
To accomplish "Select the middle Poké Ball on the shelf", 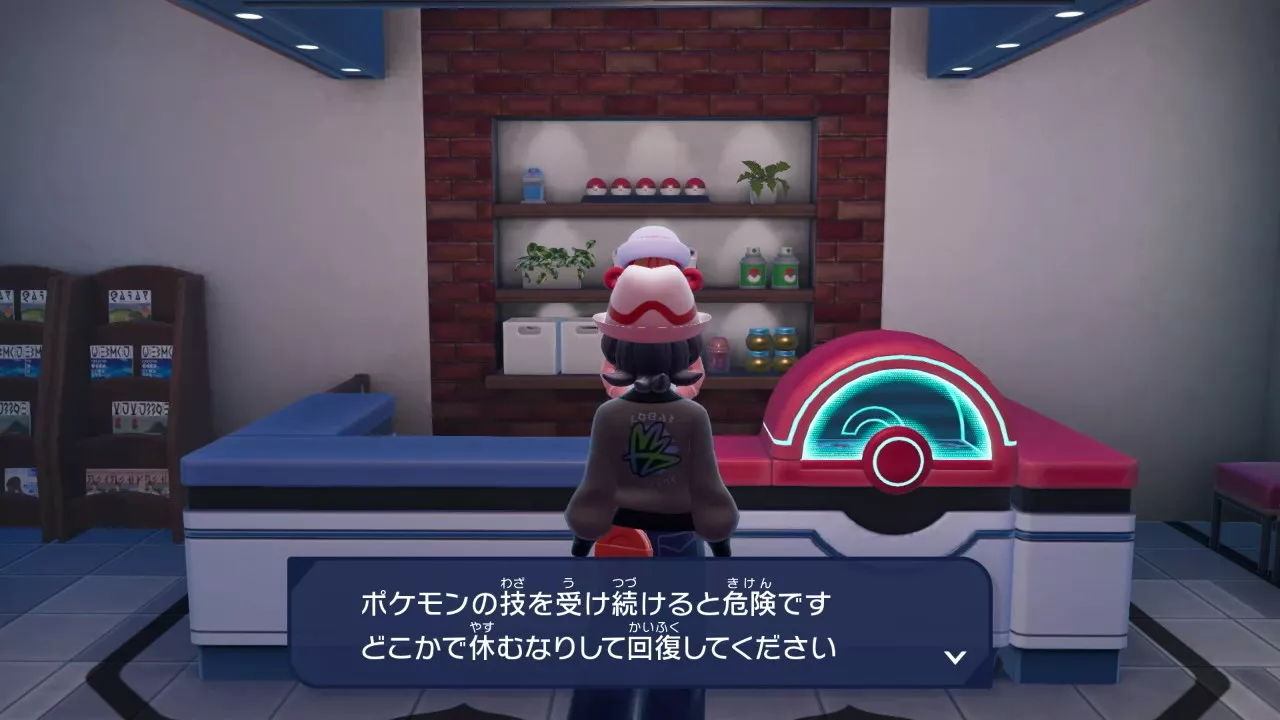I will 645,185.
